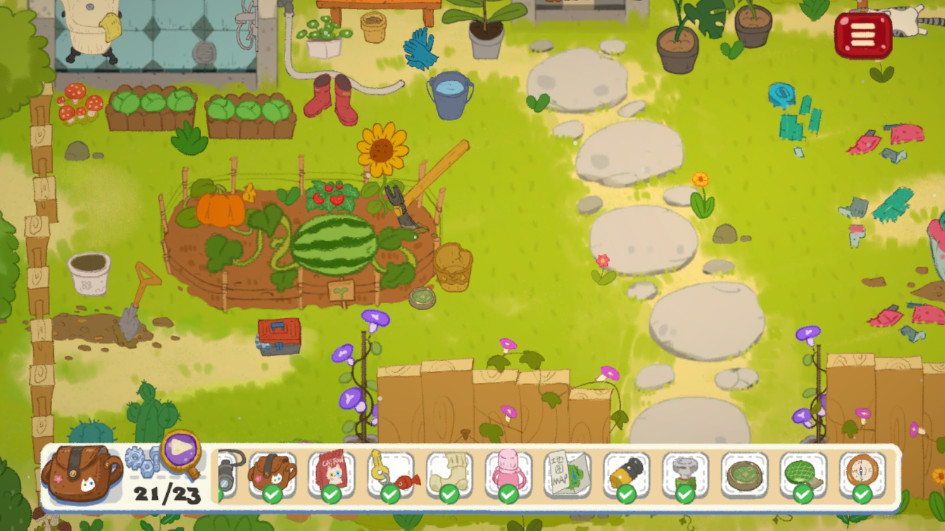This screenshot has height=531, width=945.
Task: Open the red hamburger menu button
Action: pyautogui.click(x=862, y=35)
